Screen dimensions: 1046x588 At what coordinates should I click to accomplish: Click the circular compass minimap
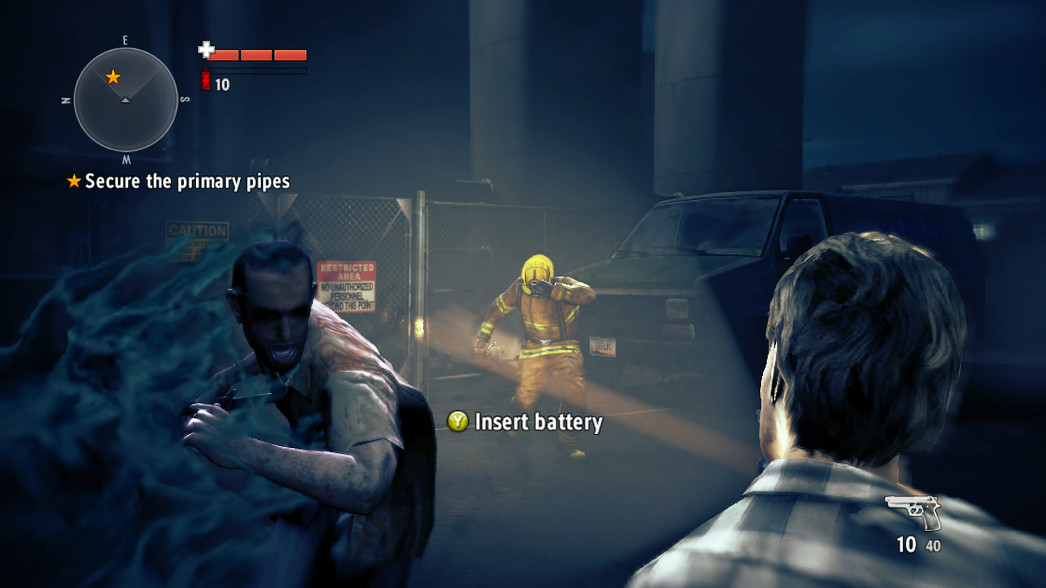coord(126,100)
